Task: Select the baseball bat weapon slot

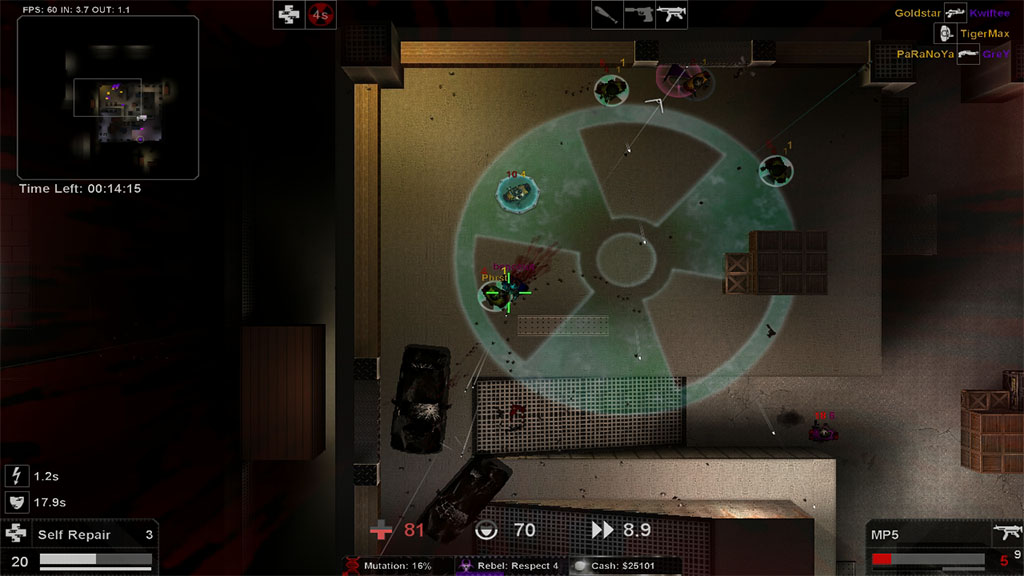Action: click(607, 15)
